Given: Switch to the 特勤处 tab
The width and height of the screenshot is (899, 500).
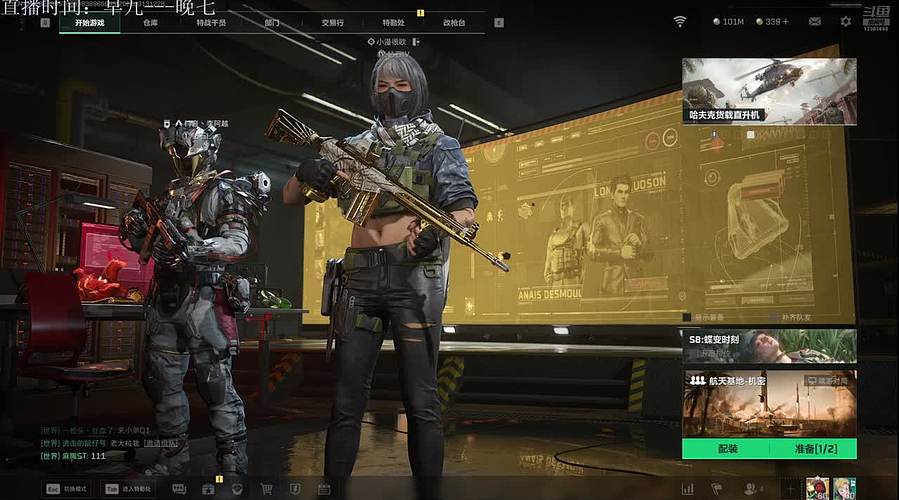Looking at the screenshot, I should [x=393, y=22].
